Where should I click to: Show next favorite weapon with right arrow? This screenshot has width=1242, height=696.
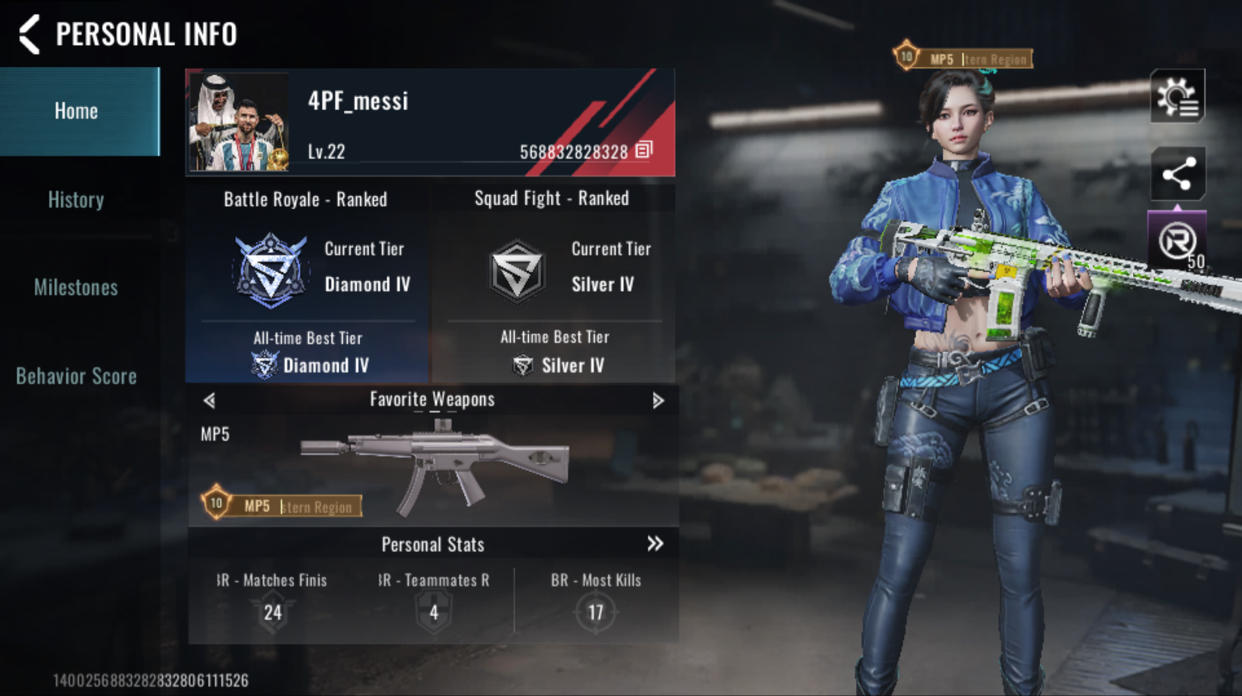click(x=657, y=400)
